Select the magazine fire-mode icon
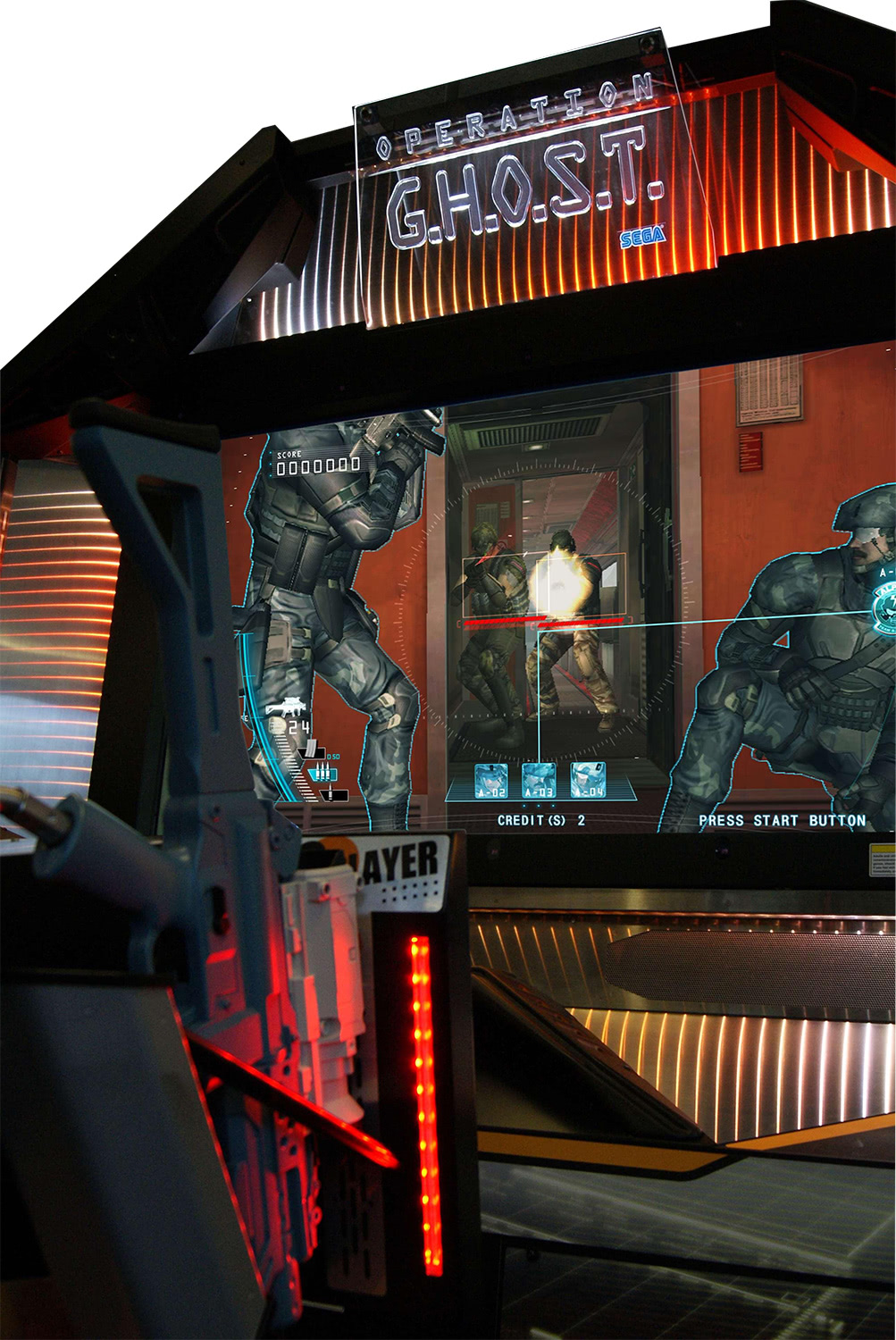This screenshot has height=1340, width=896. (310, 750)
